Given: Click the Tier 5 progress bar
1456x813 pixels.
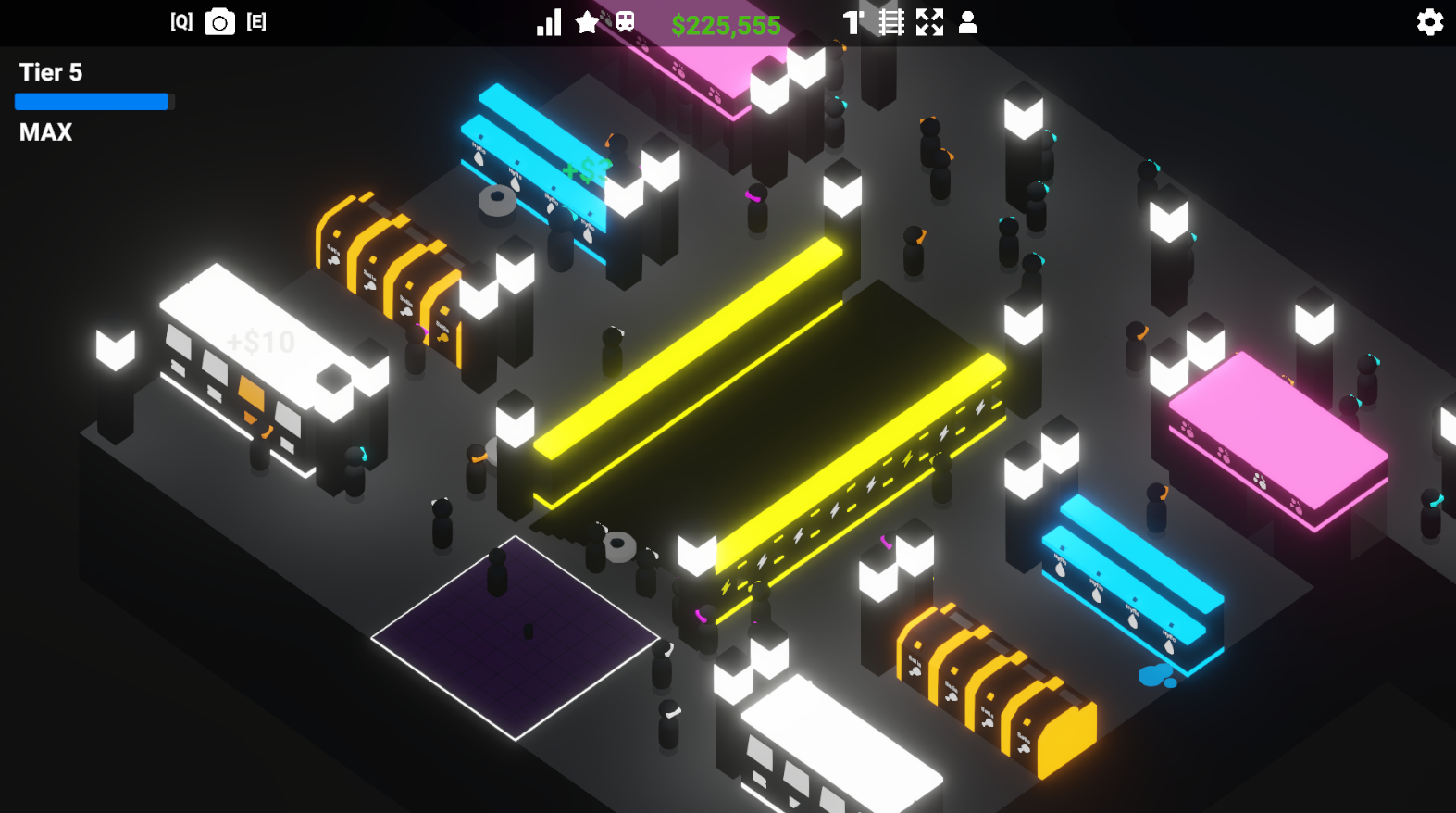Looking at the screenshot, I should pos(90,102).
